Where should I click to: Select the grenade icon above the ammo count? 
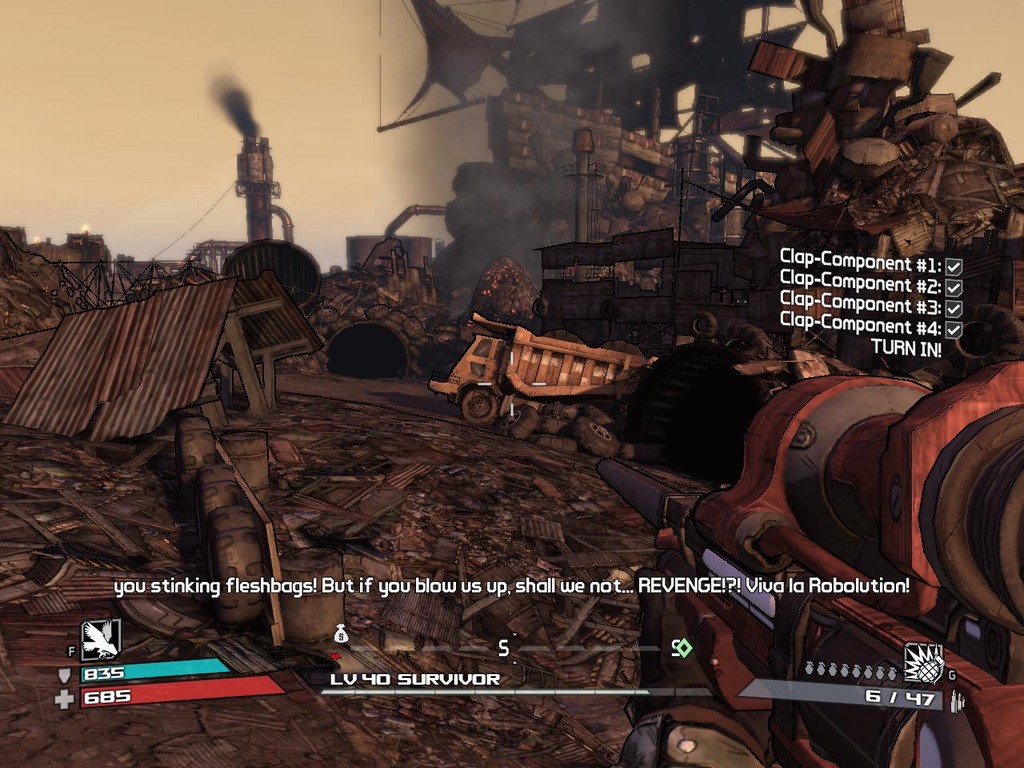tap(923, 662)
